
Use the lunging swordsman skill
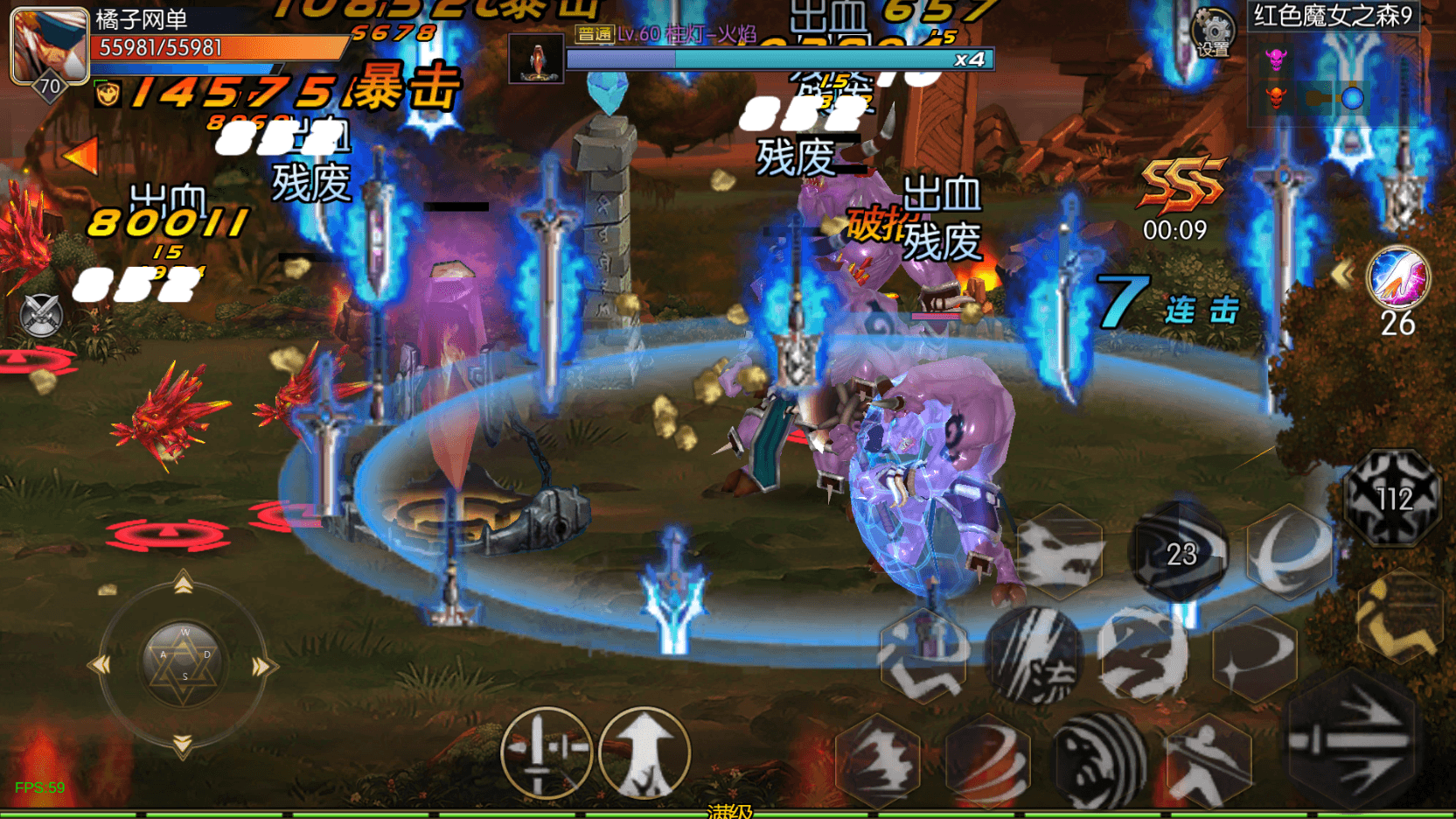[1208, 761]
